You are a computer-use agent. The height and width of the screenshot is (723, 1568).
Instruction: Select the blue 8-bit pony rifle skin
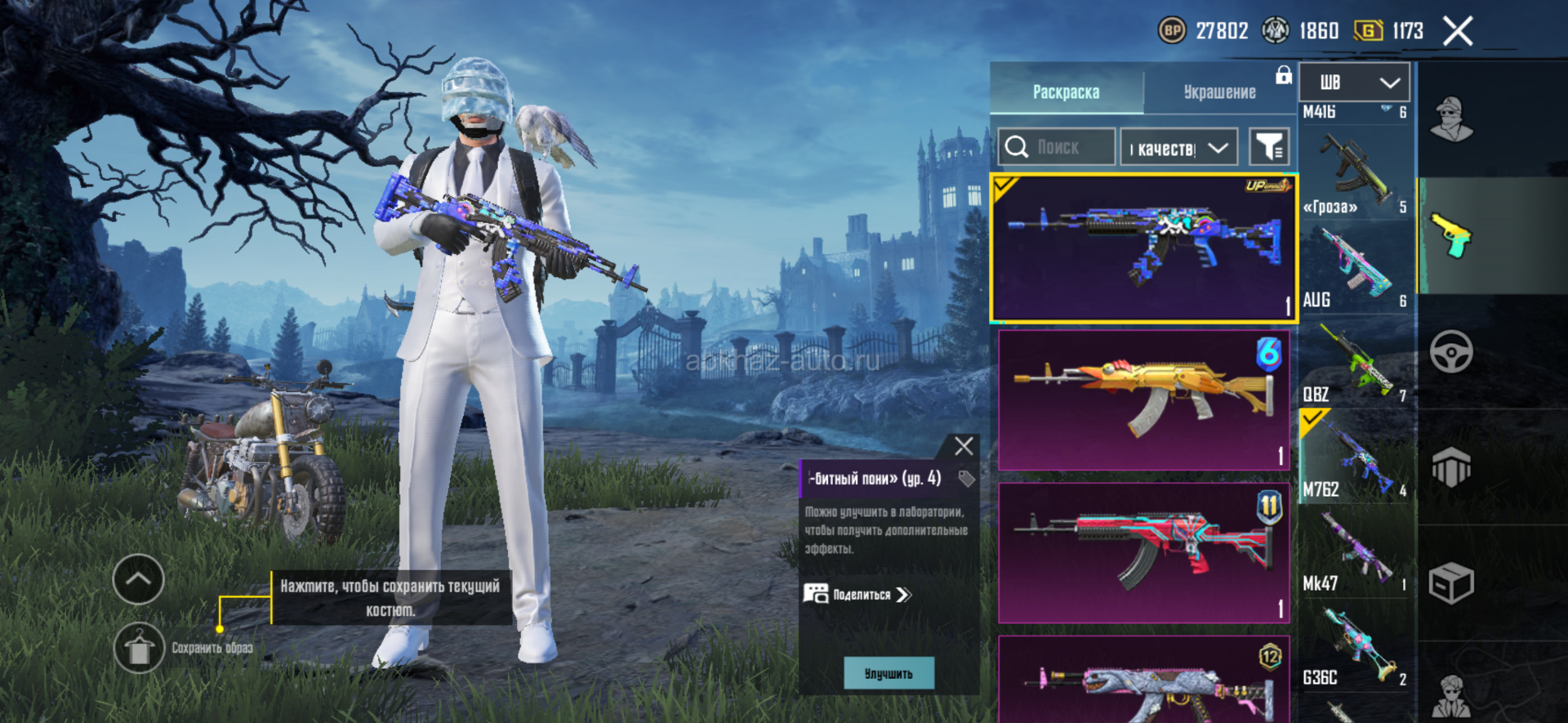[x=1143, y=247]
